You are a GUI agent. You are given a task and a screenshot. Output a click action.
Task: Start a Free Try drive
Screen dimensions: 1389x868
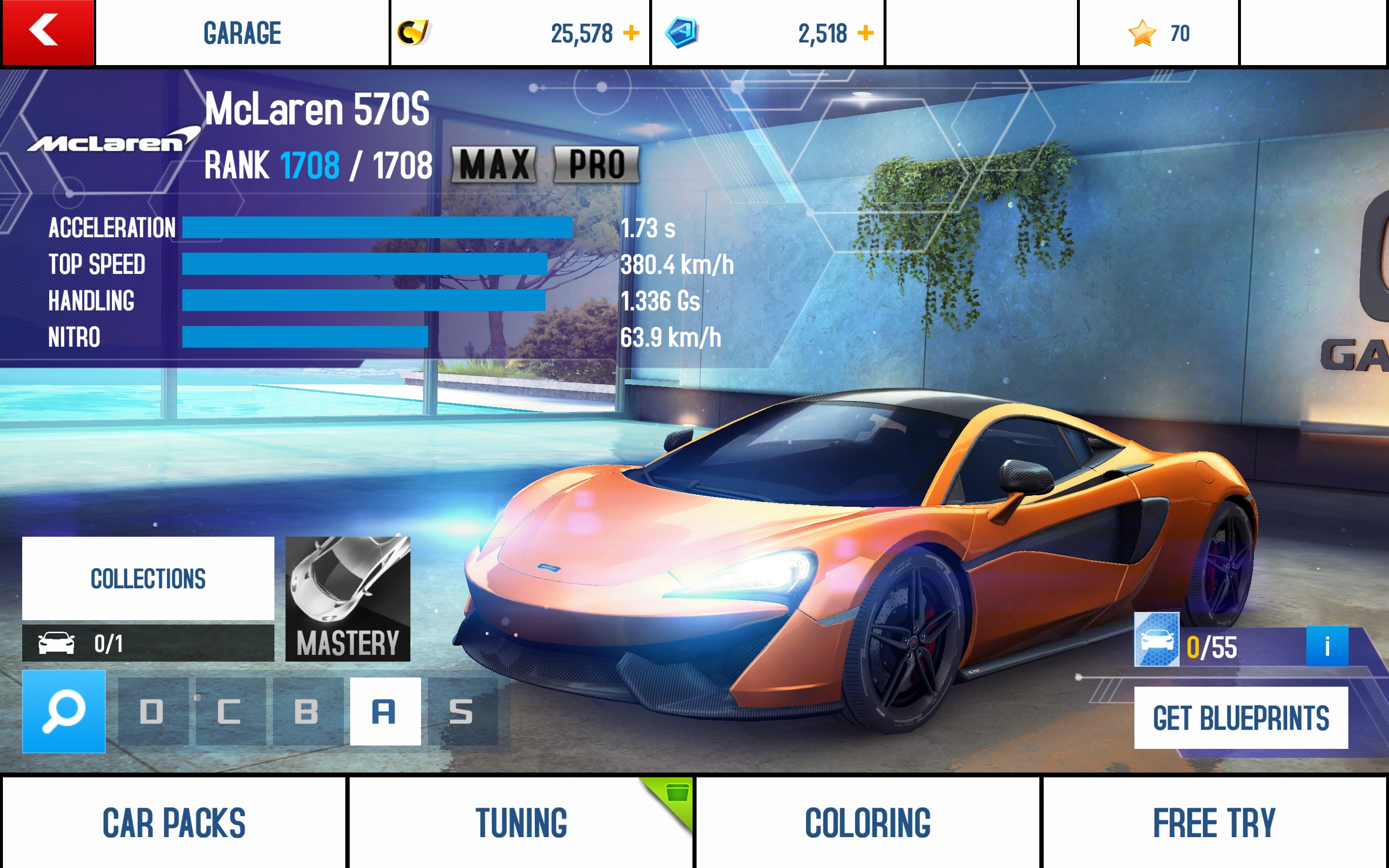tap(1214, 822)
